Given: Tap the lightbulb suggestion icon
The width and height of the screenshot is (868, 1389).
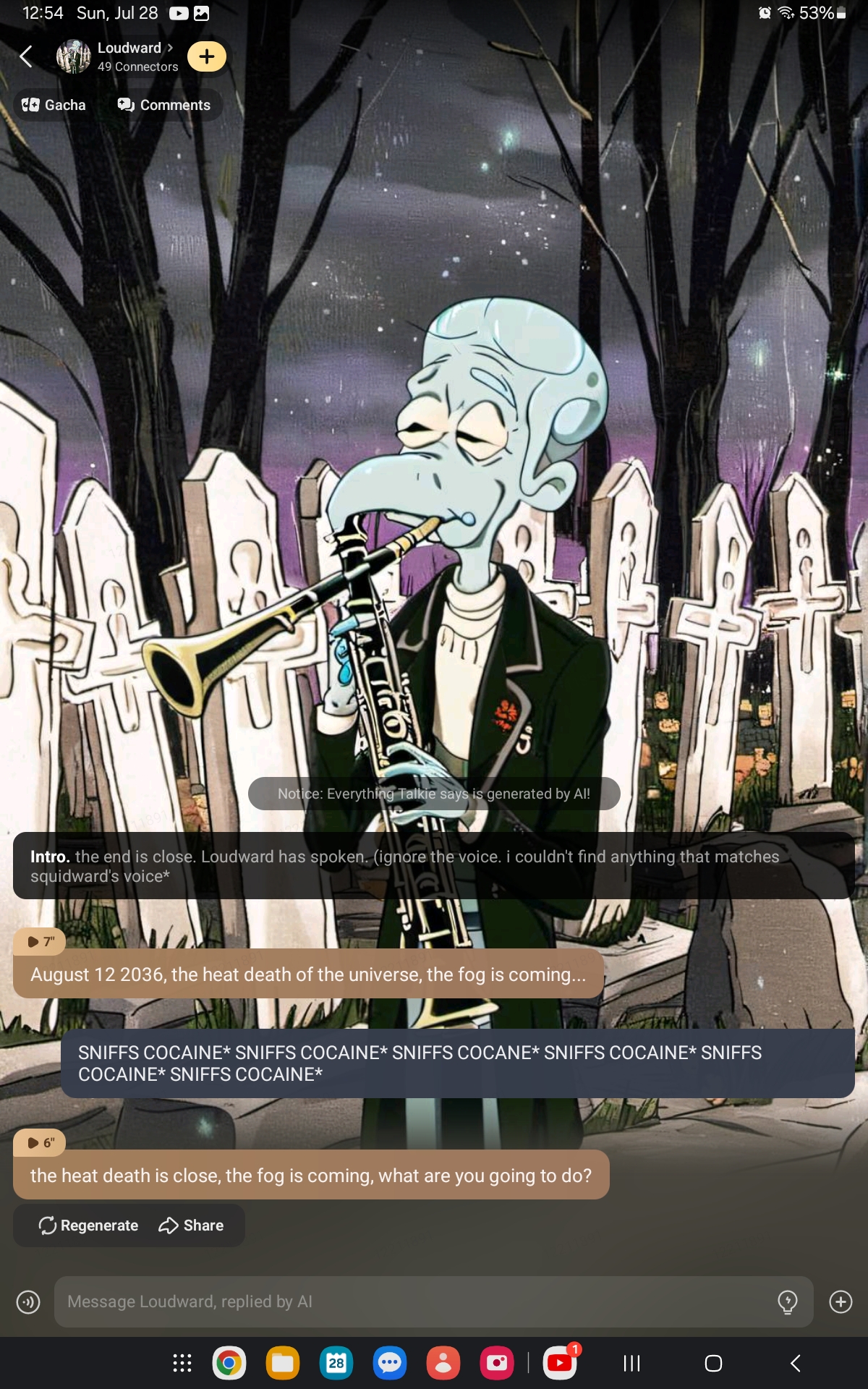Looking at the screenshot, I should click(x=787, y=1301).
